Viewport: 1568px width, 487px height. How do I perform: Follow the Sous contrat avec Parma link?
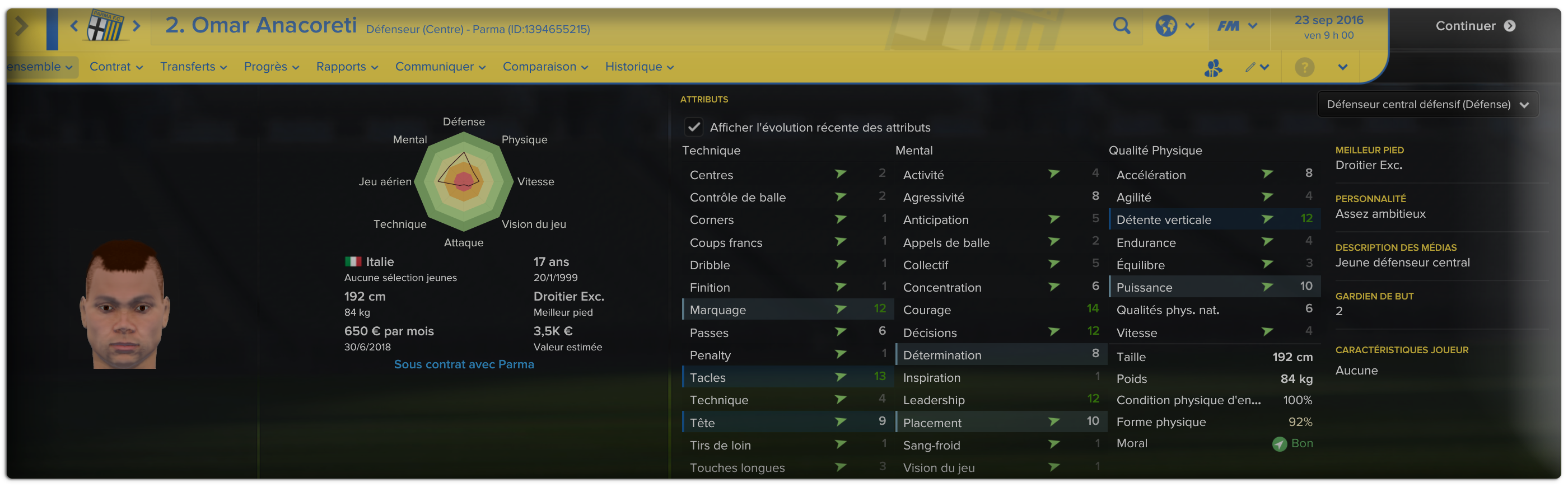pyautogui.click(x=464, y=364)
